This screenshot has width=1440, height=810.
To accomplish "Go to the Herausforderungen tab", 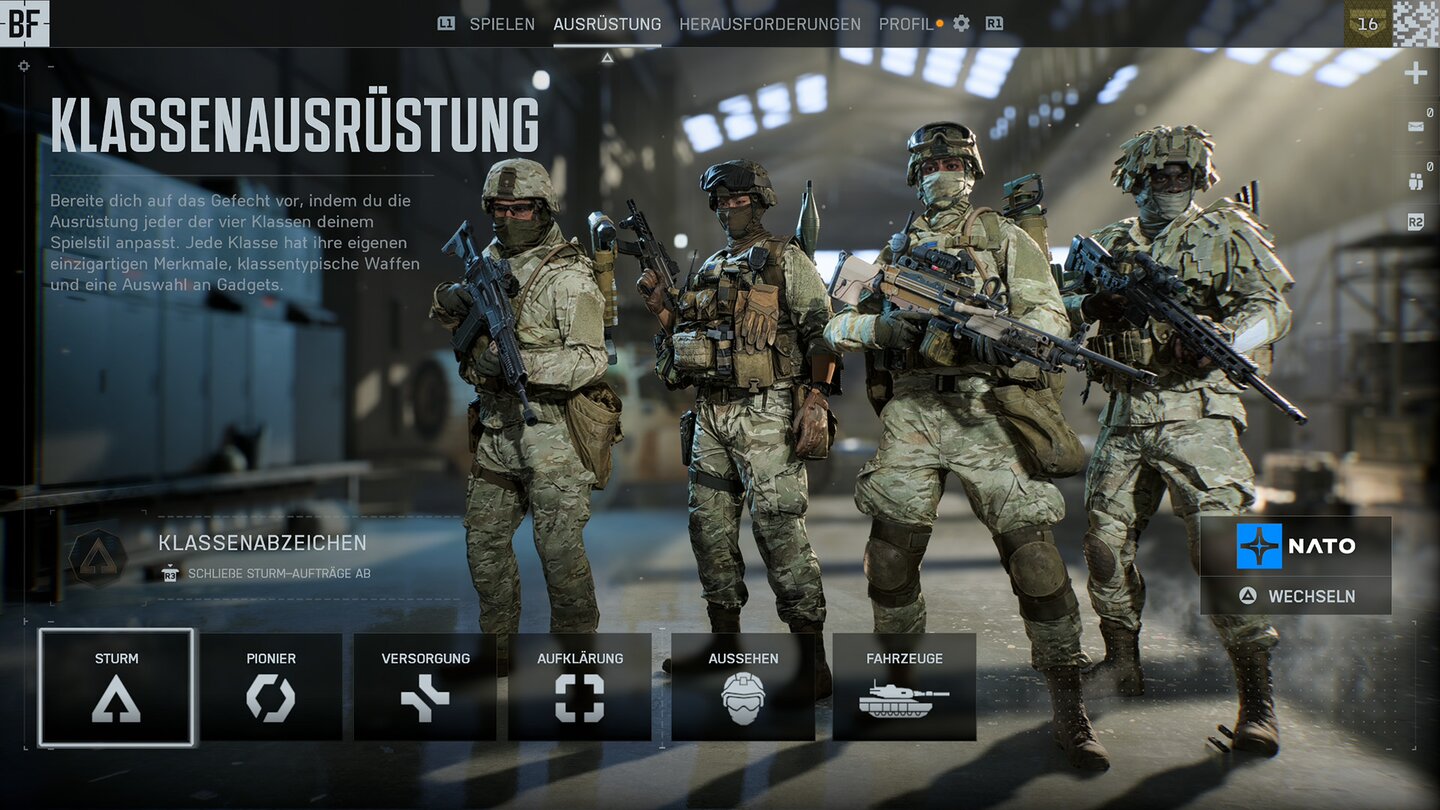I will point(770,24).
